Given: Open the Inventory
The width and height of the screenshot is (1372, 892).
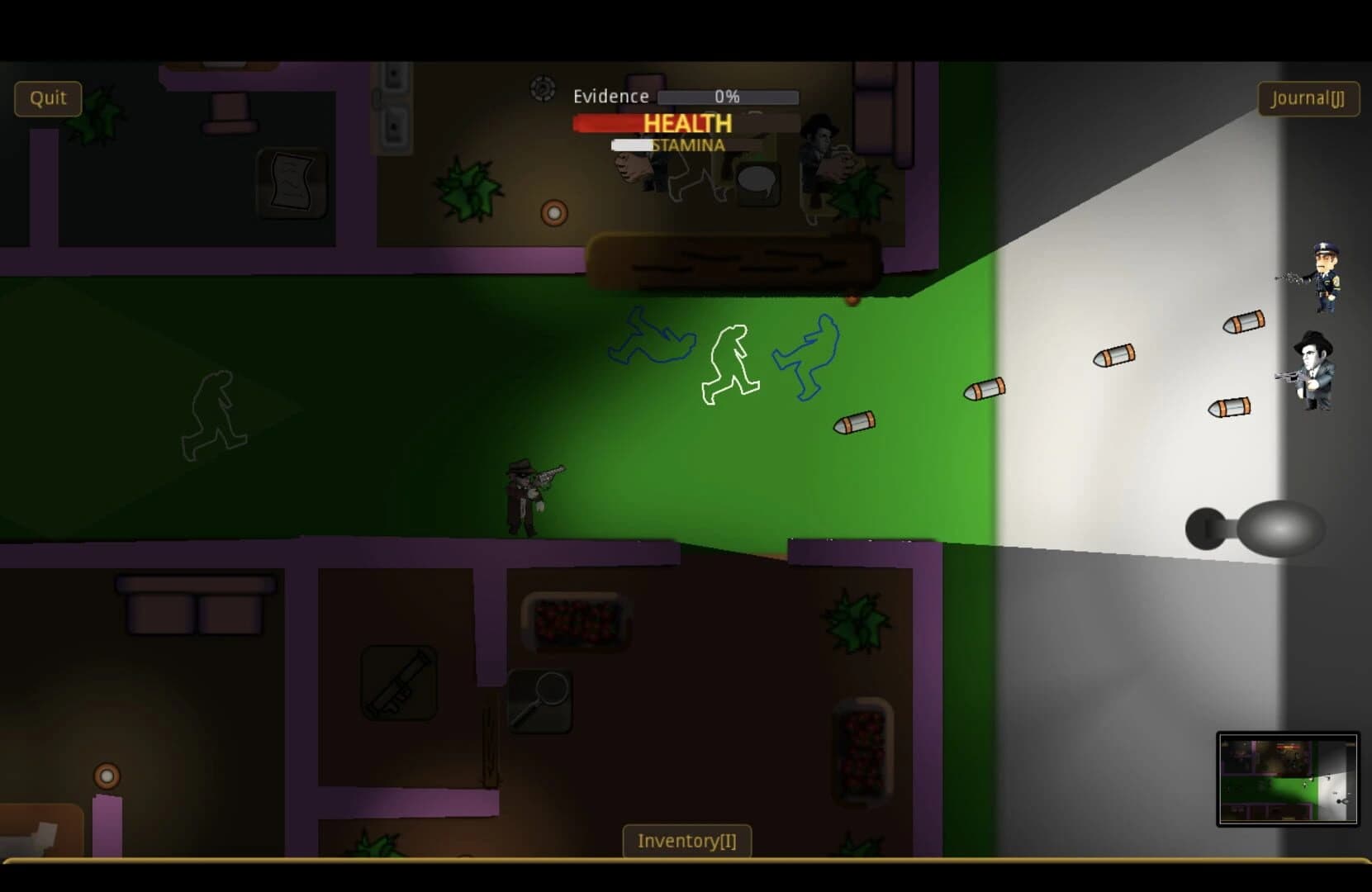Looking at the screenshot, I should (x=686, y=840).
